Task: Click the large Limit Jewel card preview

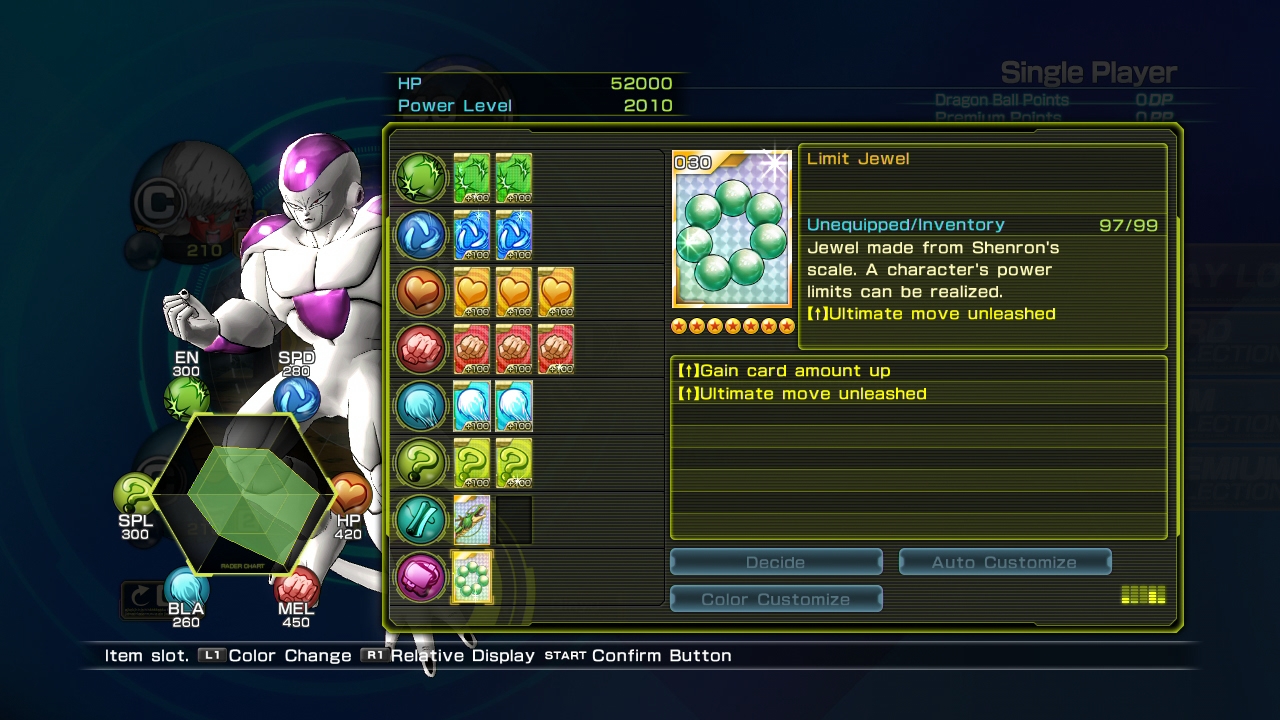Action: (732, 230)
